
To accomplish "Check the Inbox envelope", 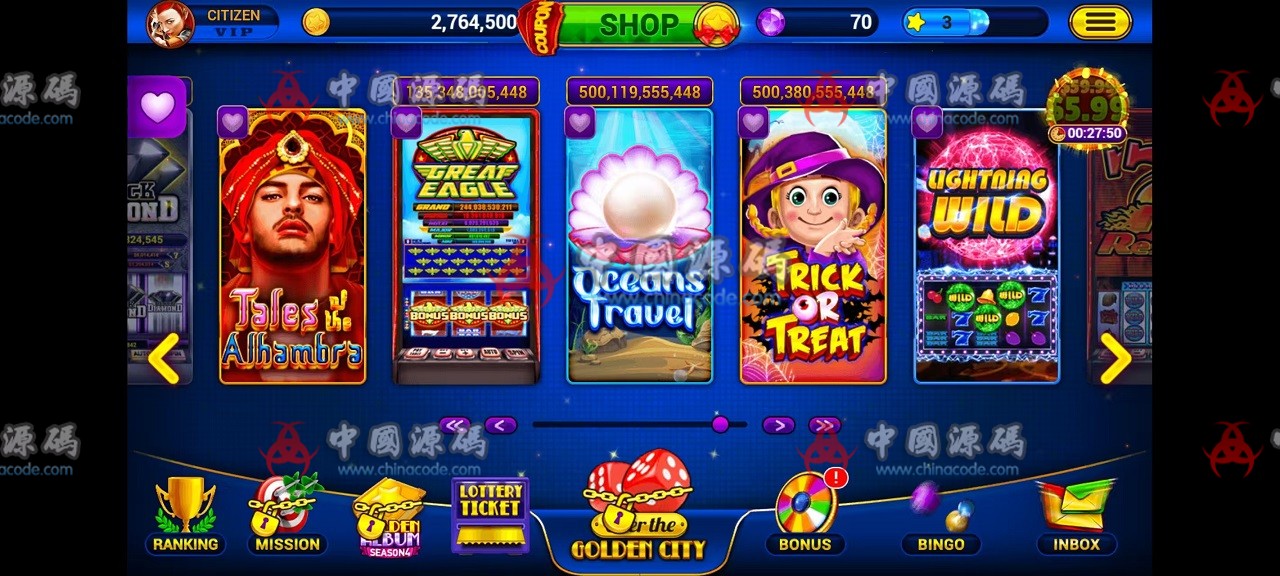I will 1075,515.
